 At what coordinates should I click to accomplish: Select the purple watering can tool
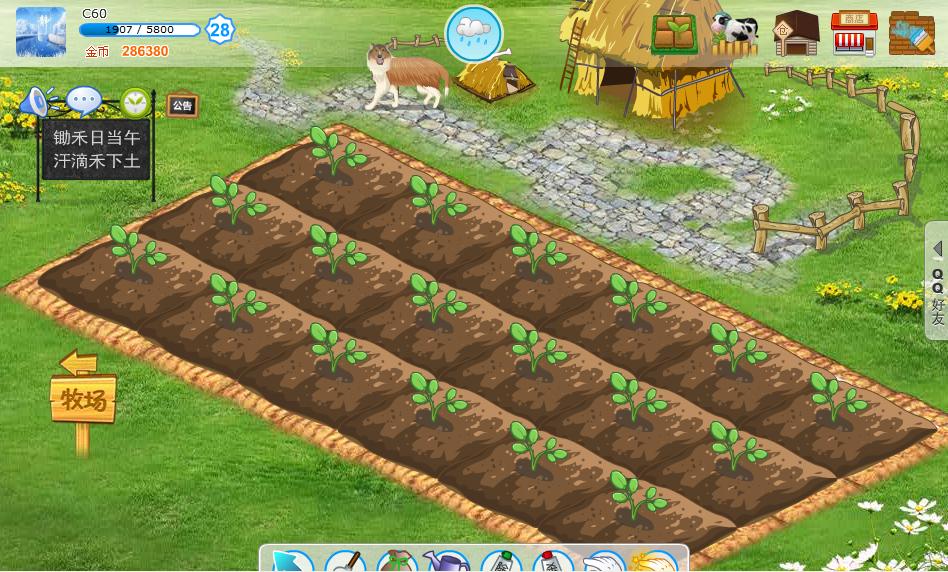(x=447, y=562)
